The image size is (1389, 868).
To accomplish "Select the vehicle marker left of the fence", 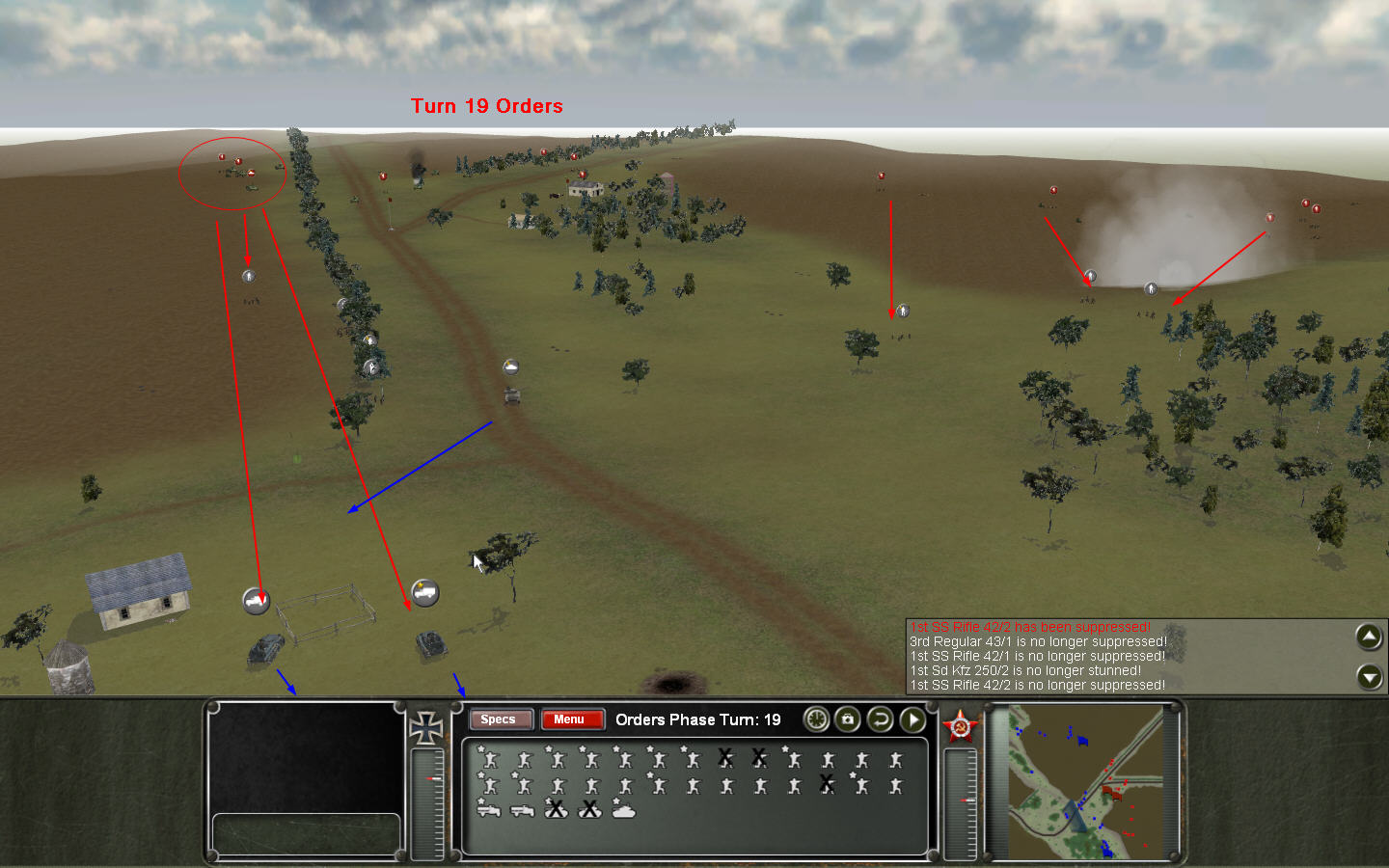I will 256,600.
